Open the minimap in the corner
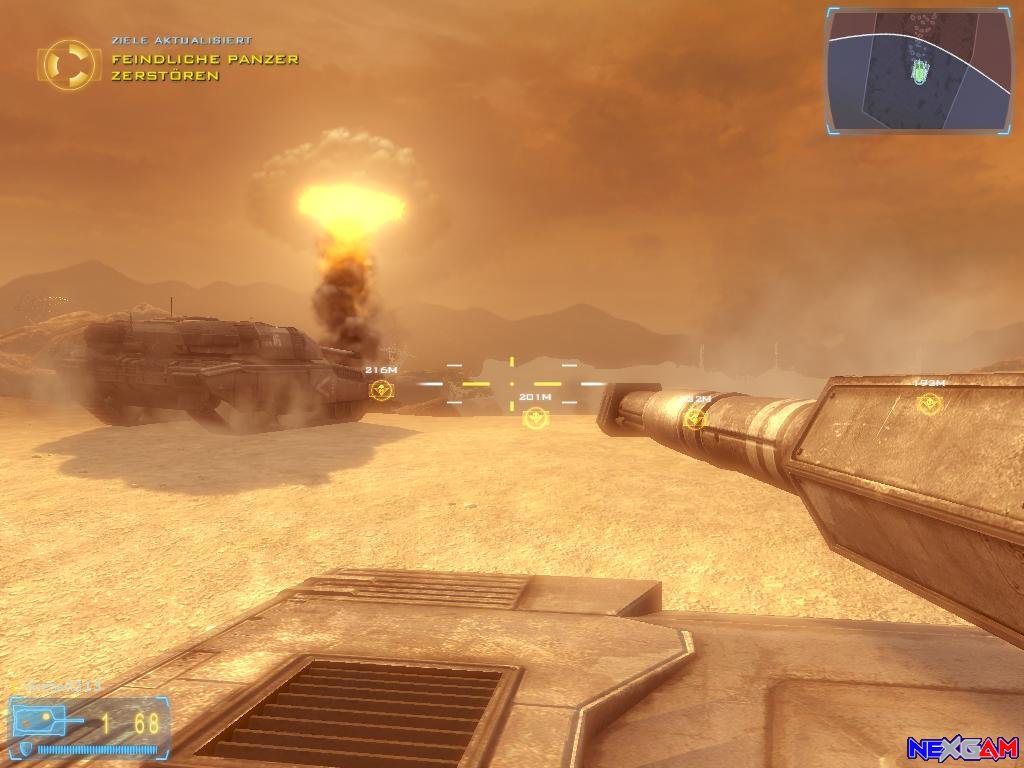Image resolution: width=1024 pixels, height=768 pixels. [918, 70]
